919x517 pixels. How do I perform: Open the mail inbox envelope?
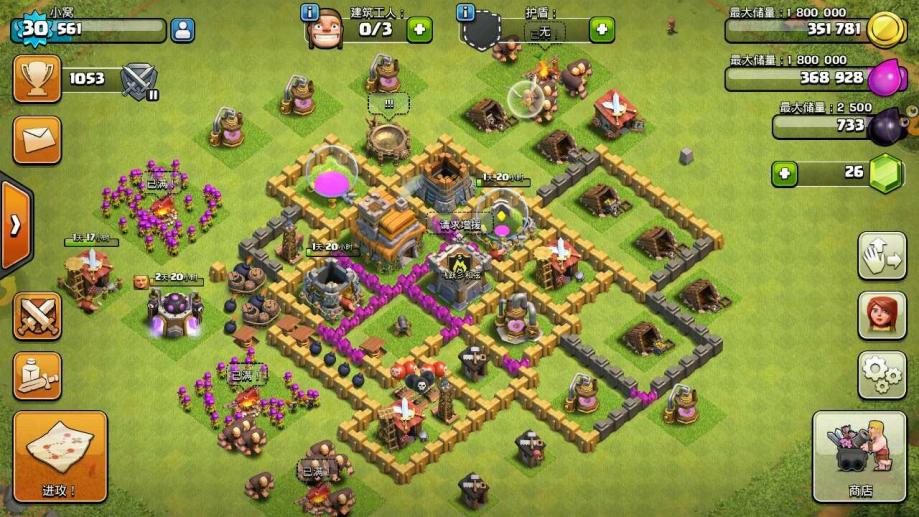(37, 139)
